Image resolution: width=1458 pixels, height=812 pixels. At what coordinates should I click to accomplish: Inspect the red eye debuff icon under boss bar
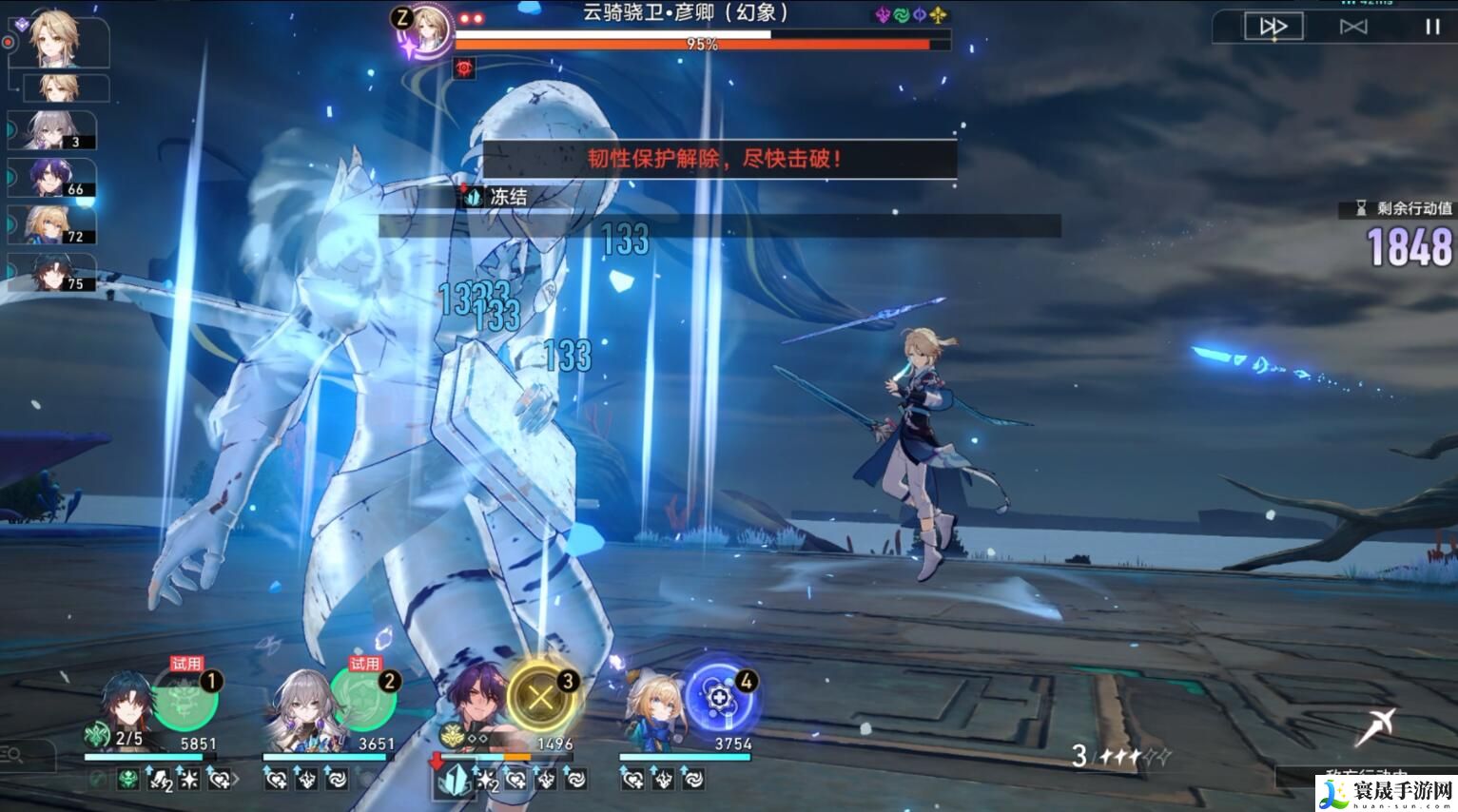coord(465,68)
